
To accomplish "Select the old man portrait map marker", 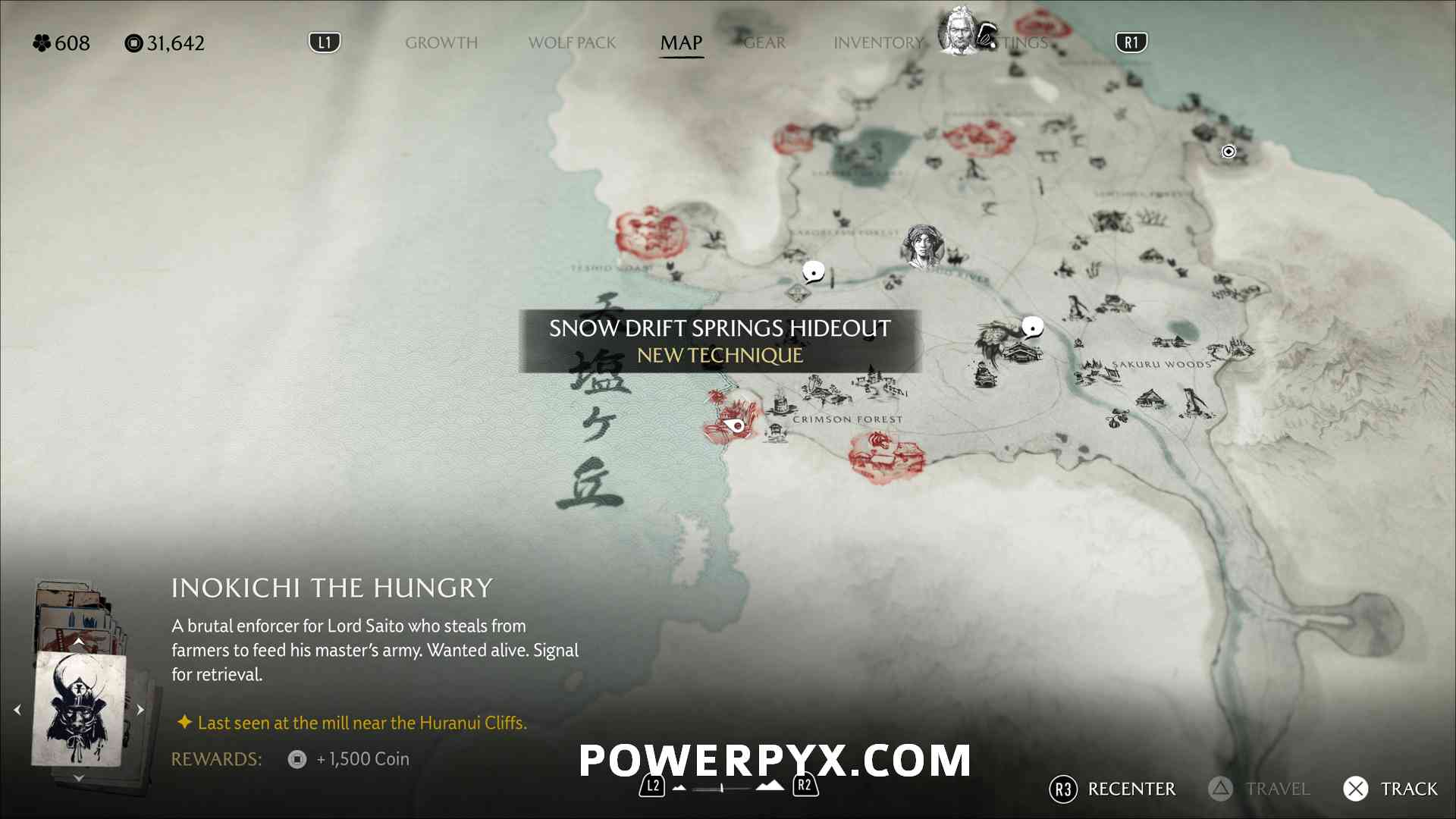I will point(960,32).
